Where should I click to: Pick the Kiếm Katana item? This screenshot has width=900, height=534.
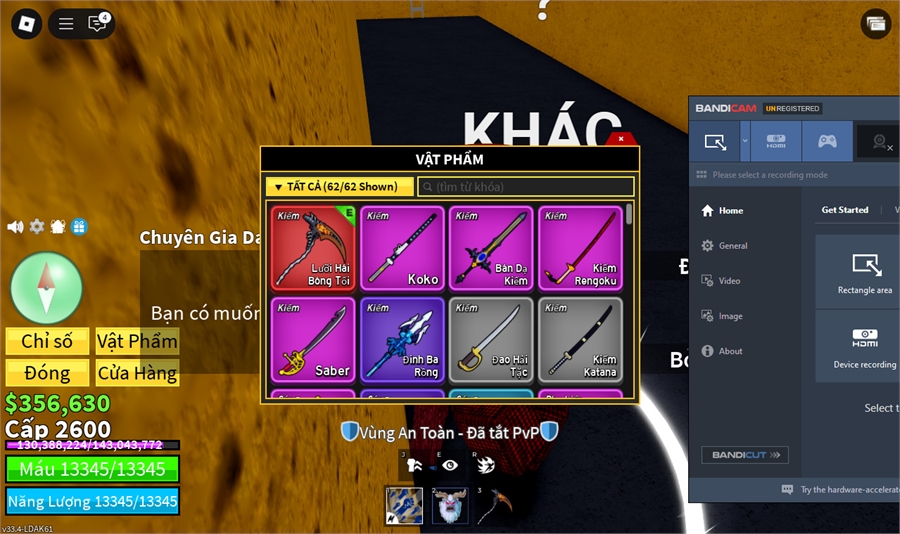point(580,339)
